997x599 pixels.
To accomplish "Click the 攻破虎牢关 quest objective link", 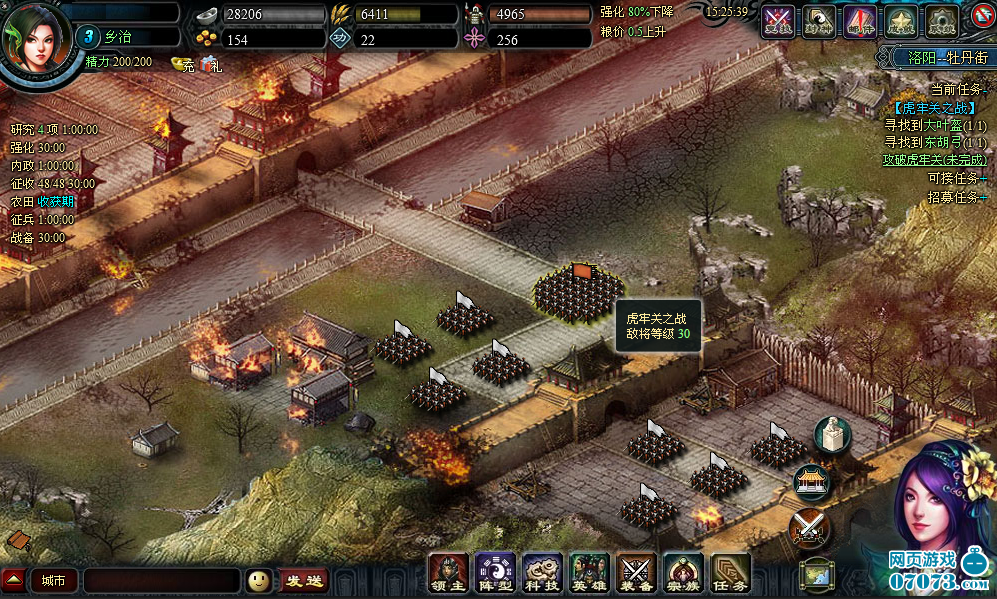I will point(934,159).
